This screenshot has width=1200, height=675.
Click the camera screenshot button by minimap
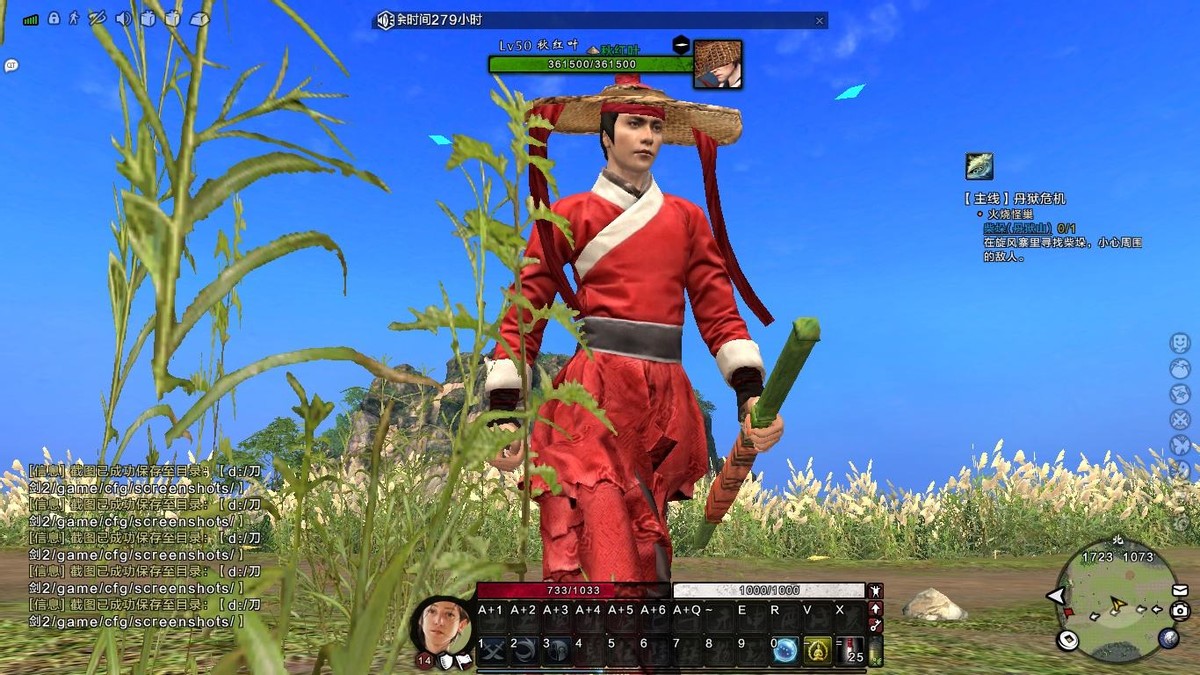click(x=1180, y=610)
